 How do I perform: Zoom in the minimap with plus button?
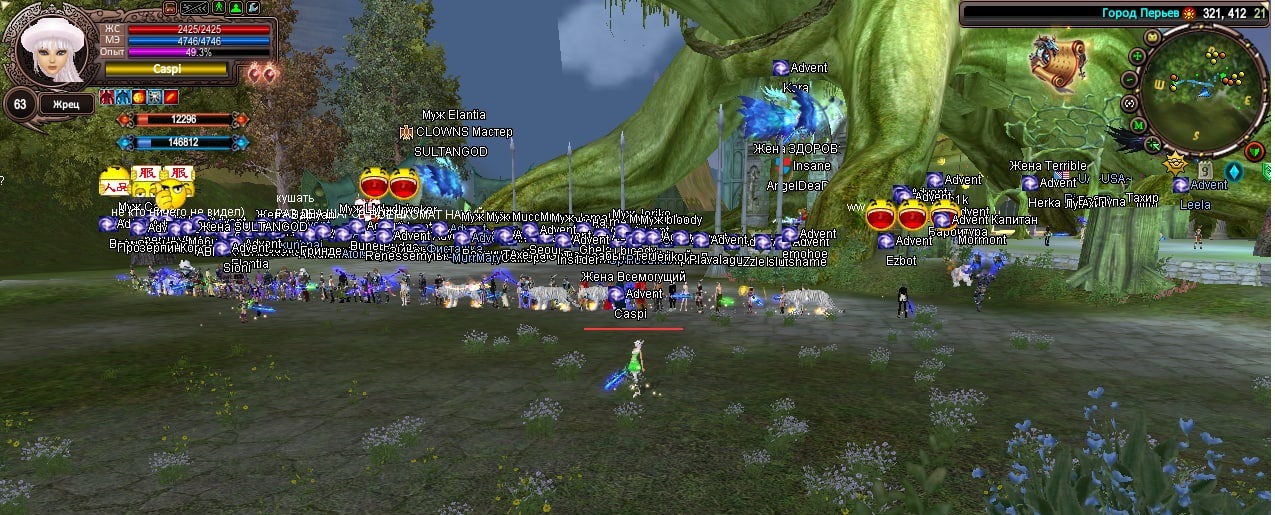coord(1138,58)
